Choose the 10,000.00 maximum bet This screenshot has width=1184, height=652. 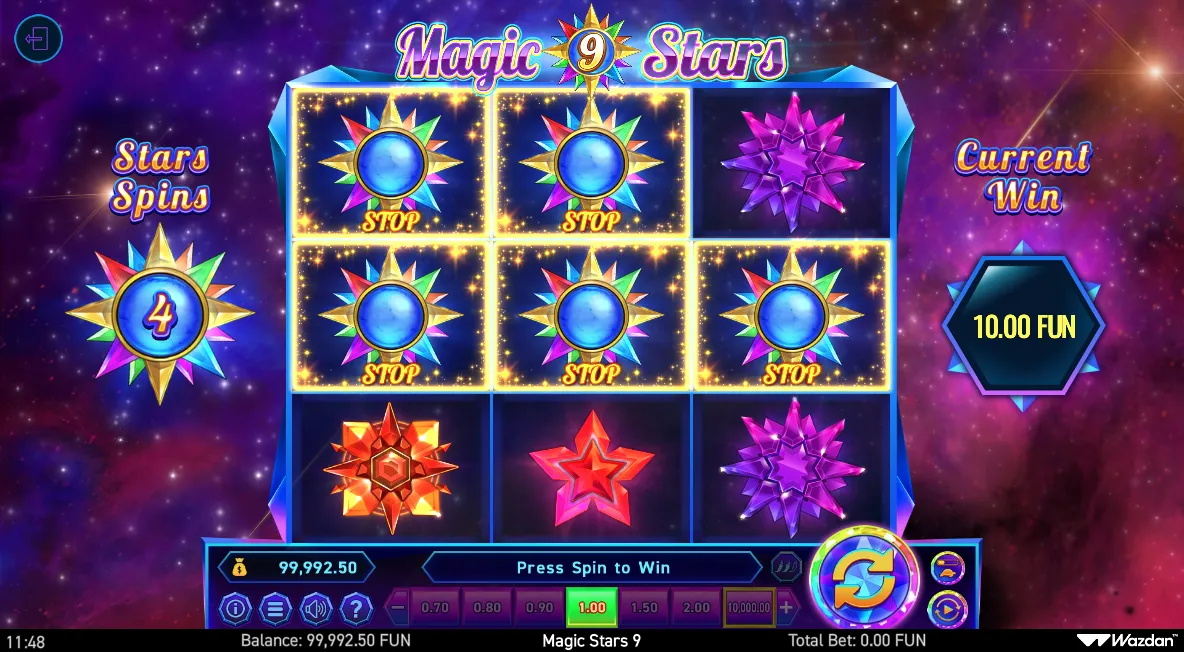[x=748, y=607]
